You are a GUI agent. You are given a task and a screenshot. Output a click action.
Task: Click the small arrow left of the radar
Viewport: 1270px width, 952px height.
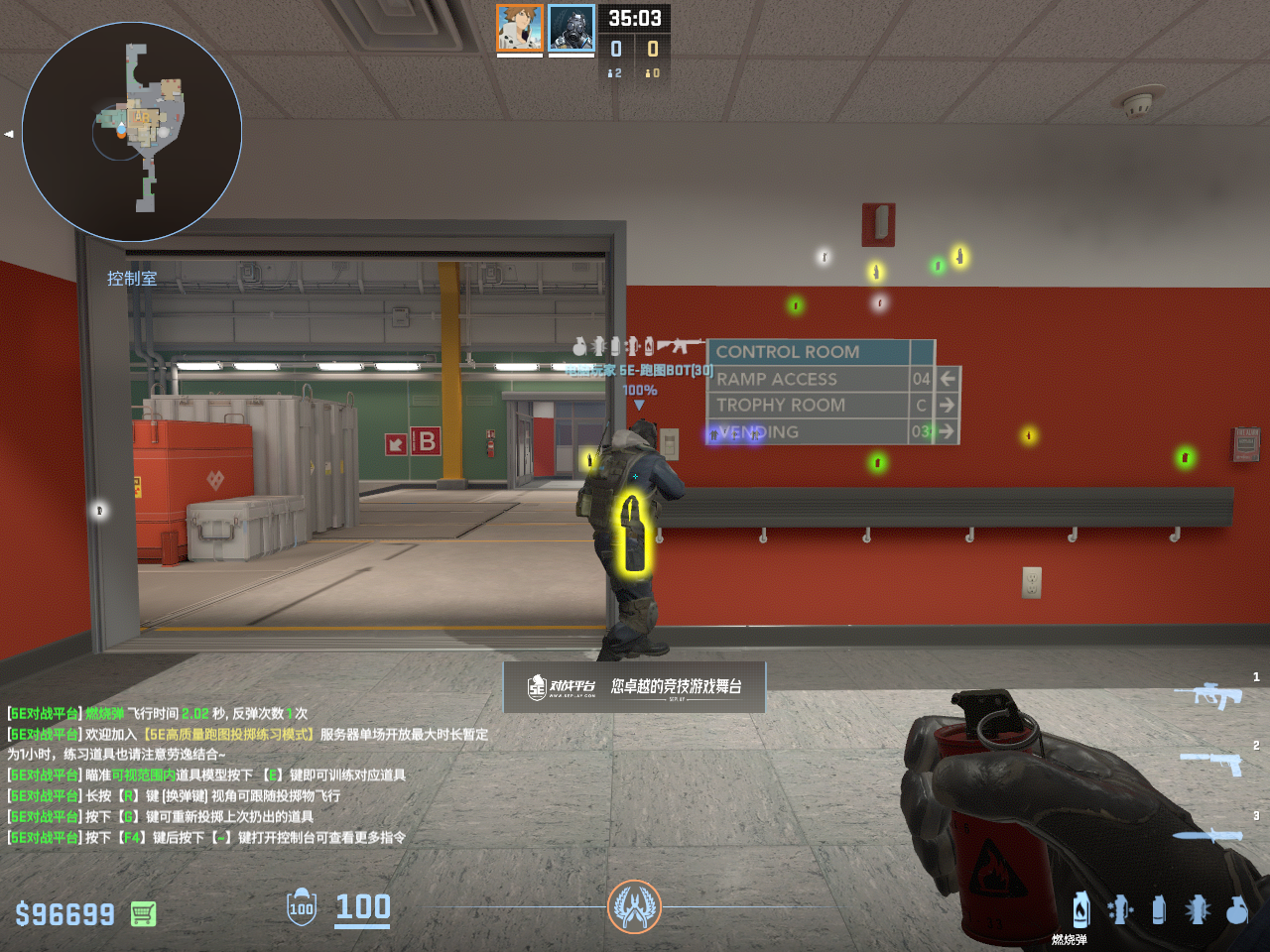[9, 133]
